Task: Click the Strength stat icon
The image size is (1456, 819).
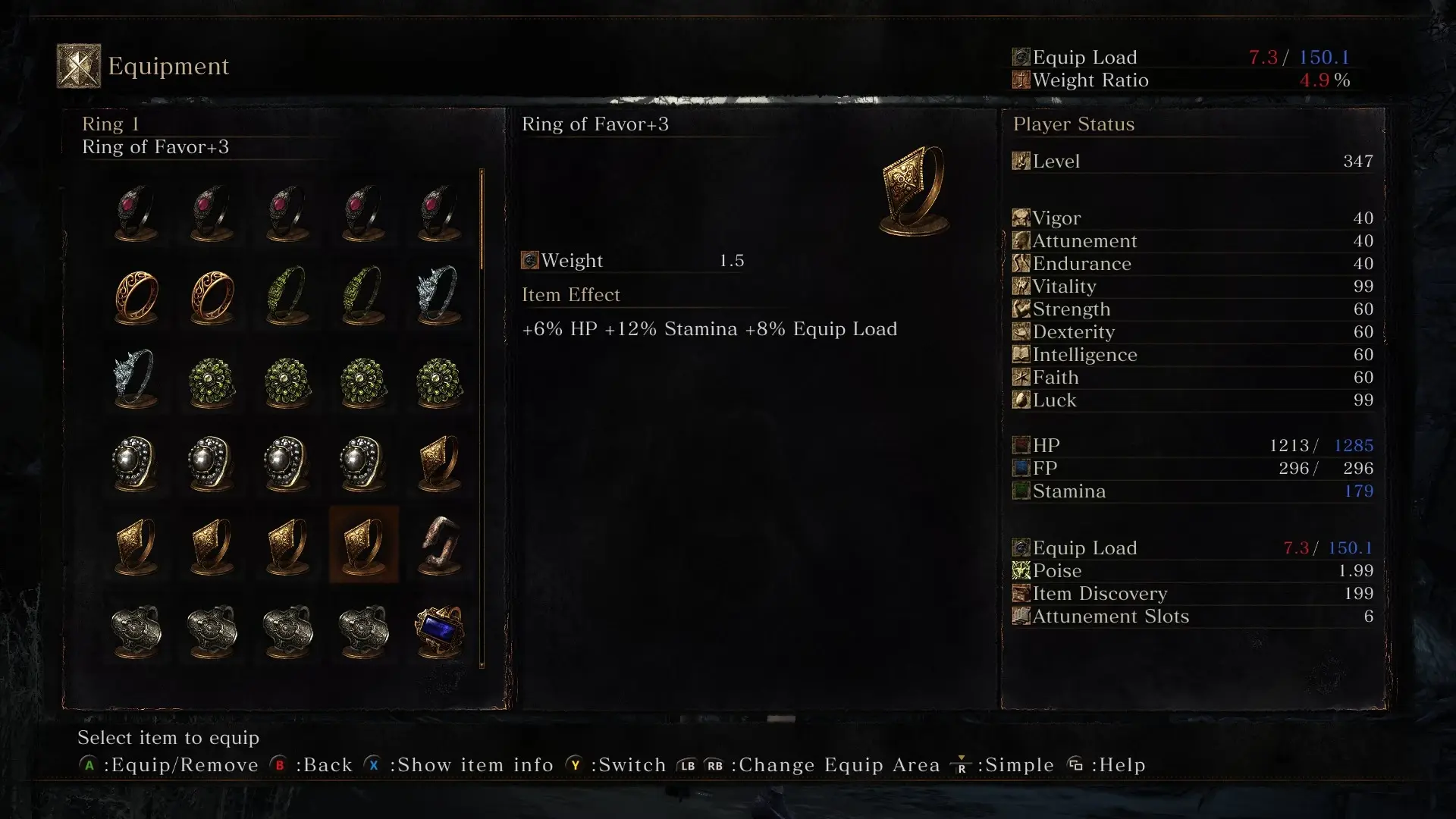Action: [x=1020, y=309]
